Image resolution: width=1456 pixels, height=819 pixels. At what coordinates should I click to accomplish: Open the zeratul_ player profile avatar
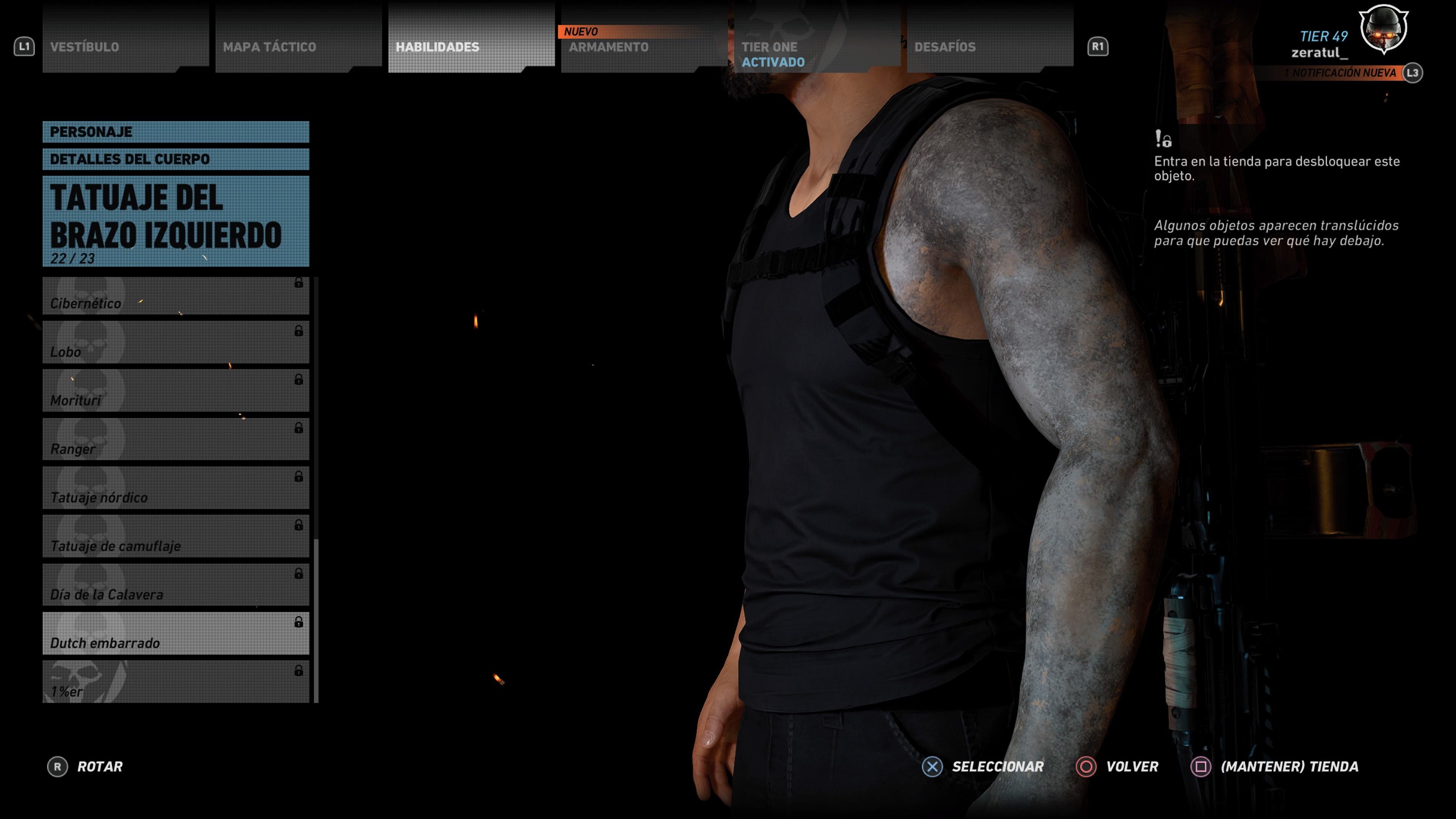tap(1383, 30)
